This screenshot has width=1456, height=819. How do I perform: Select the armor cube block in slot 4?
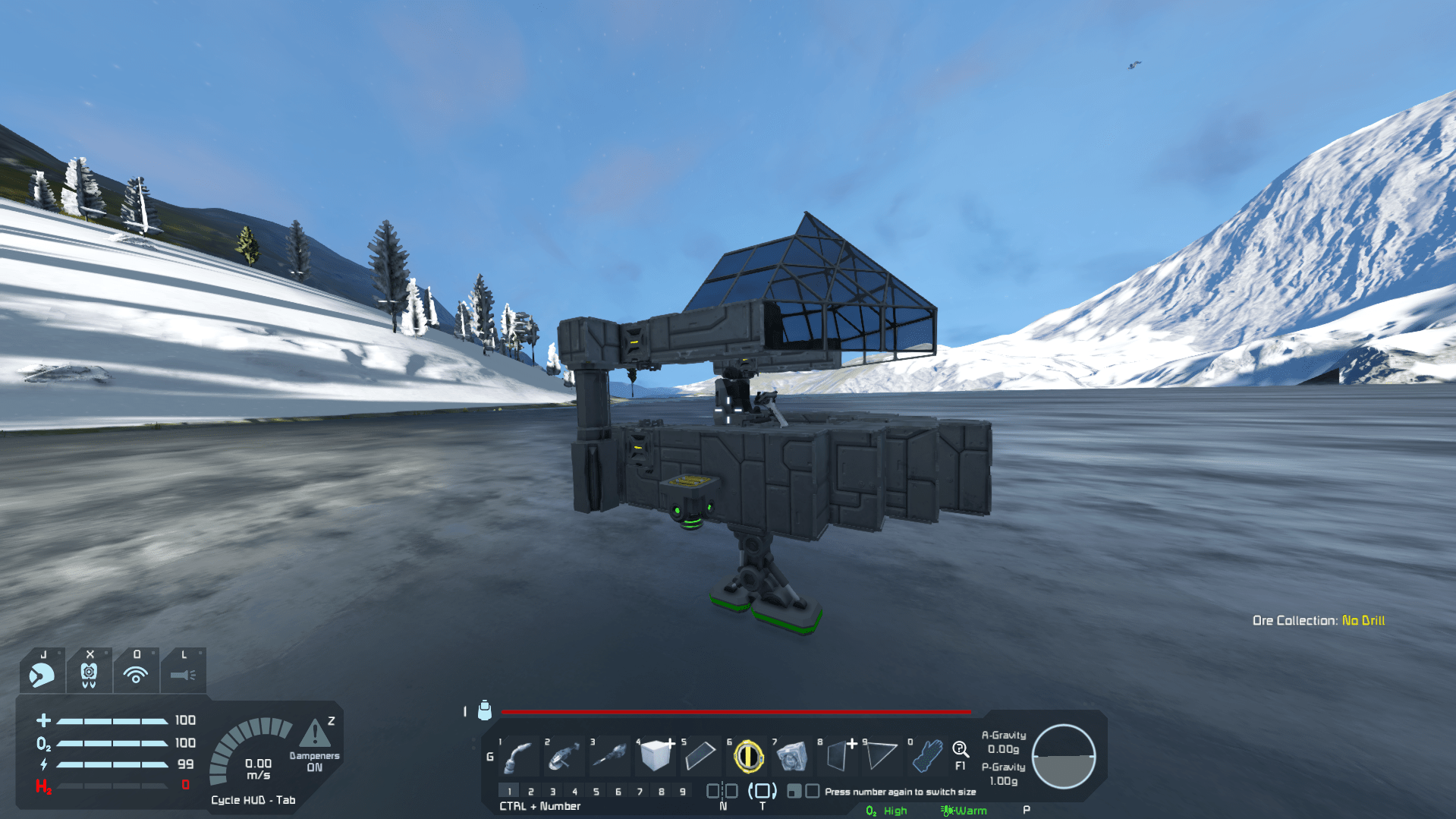click(655, 755)
